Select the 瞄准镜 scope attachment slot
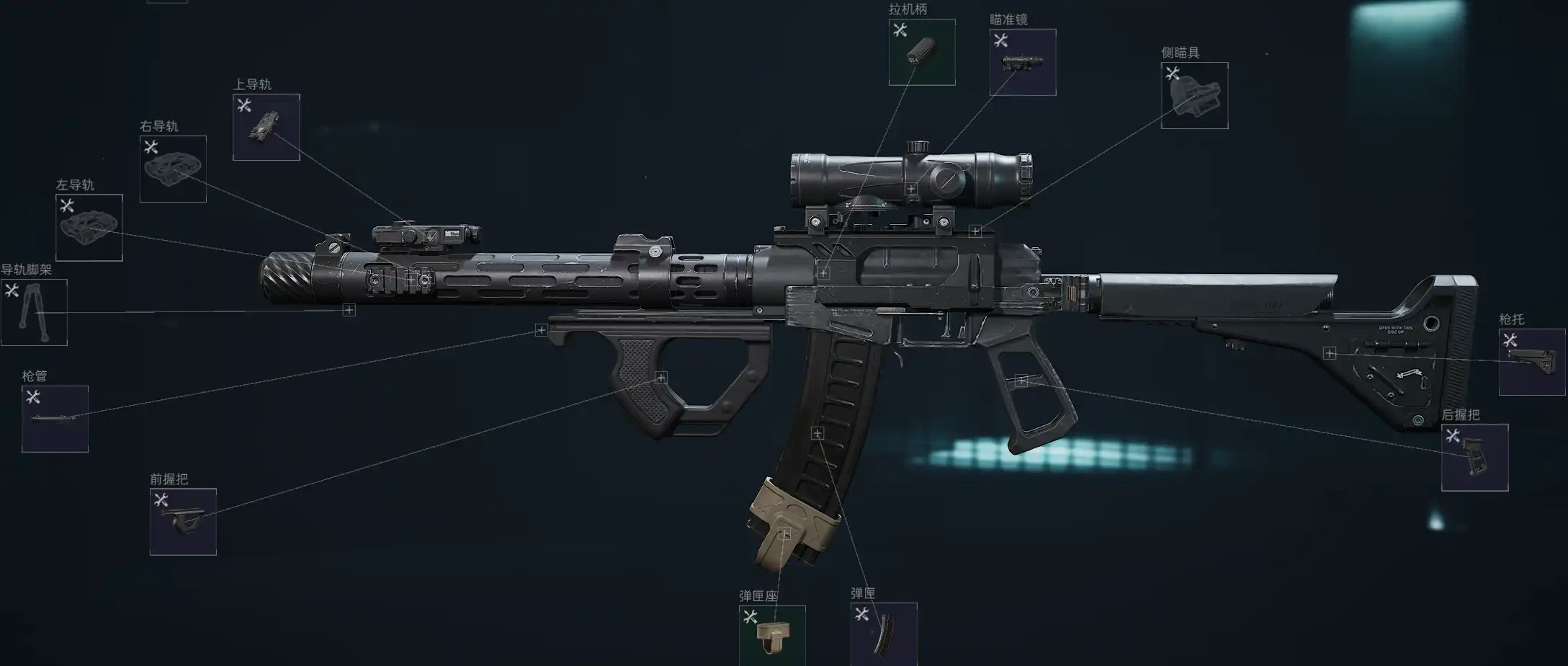This screenshot has width=1568, height=666. pos(1022,62)
